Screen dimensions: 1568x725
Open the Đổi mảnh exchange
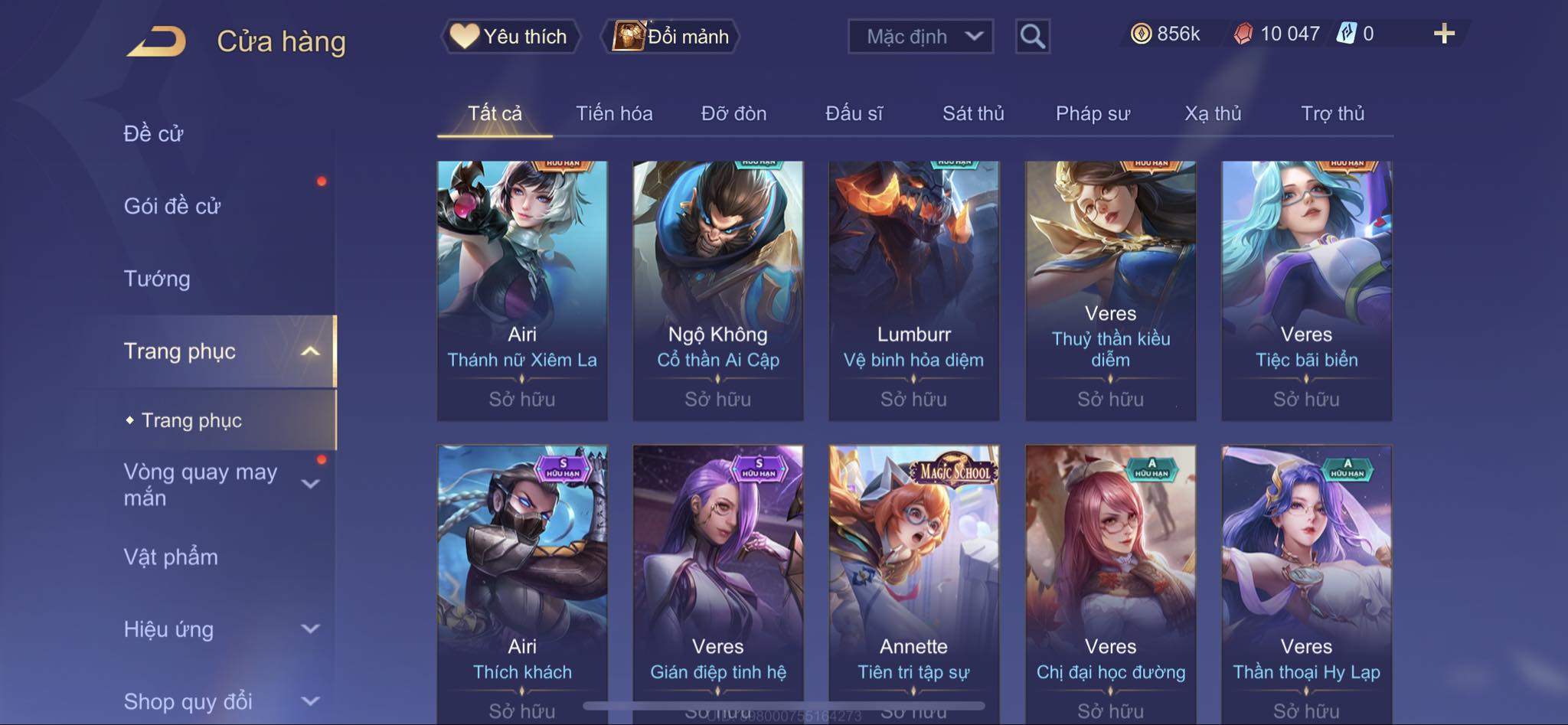click(671, 37)
